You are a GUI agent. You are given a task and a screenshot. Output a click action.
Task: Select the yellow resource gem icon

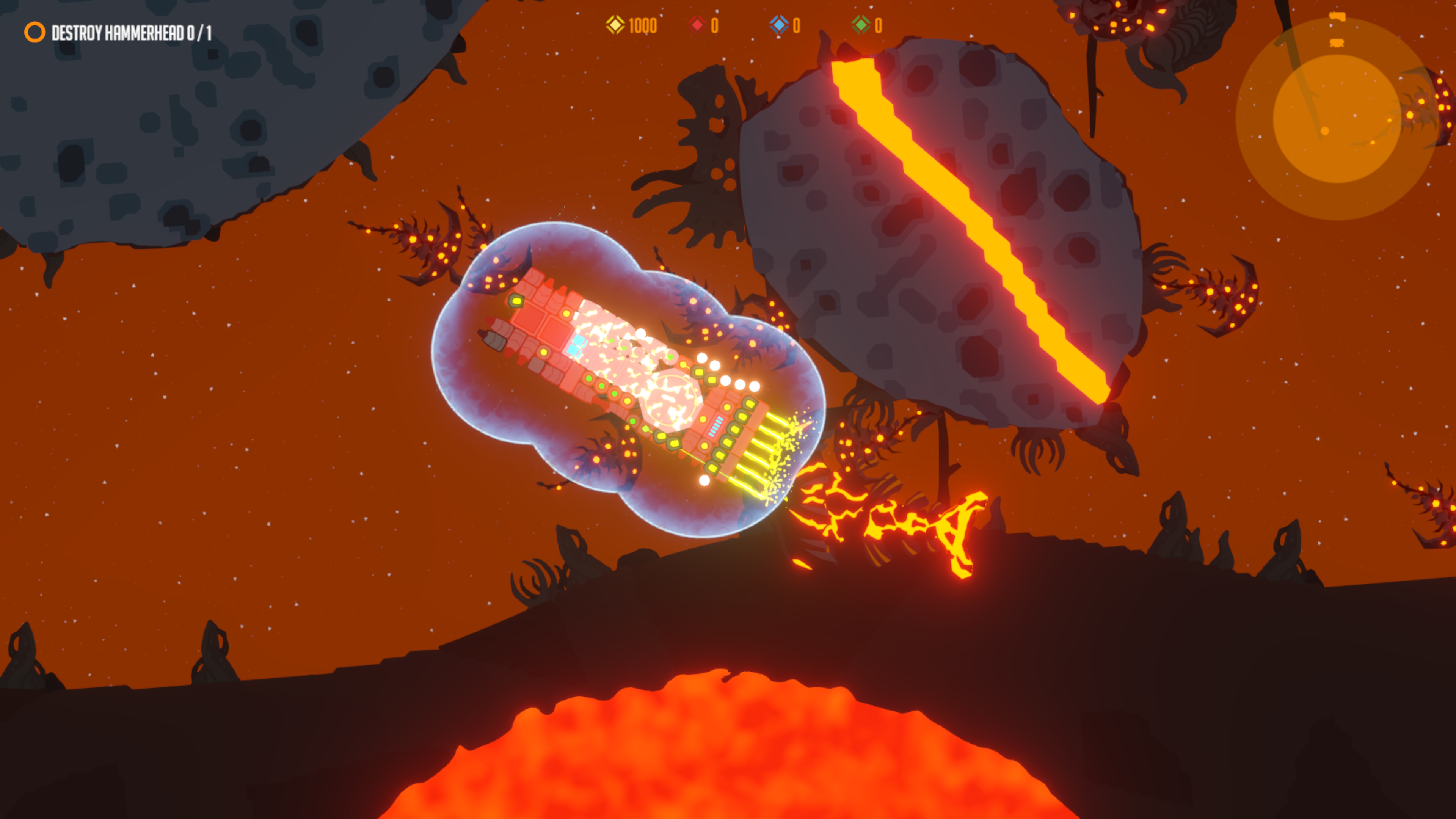[x=616, y=25]
